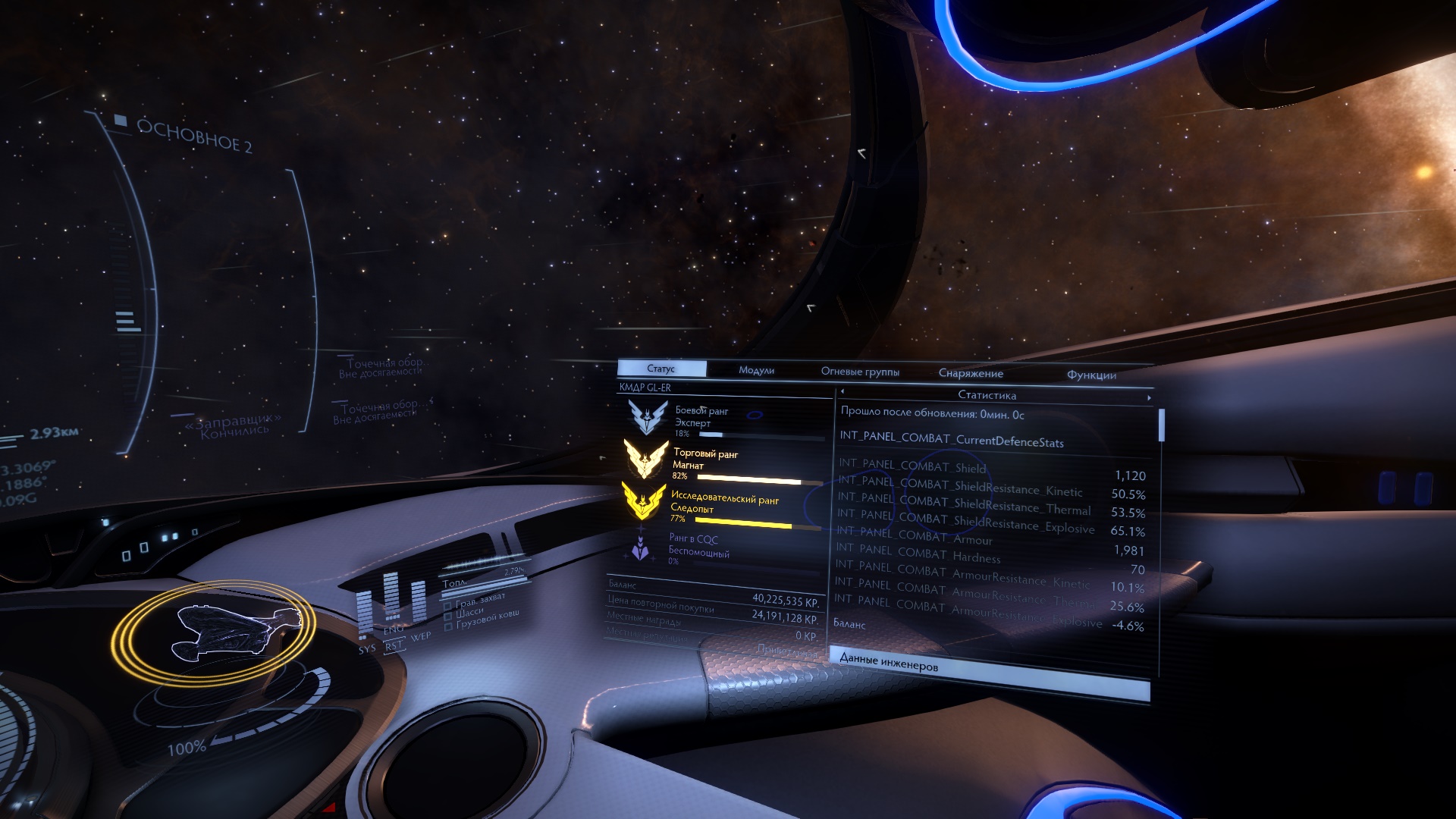The width and height of the screenshot is (1456, 819).
Task: Click the right arrow beside Статистика
Action: [1149, 397]
